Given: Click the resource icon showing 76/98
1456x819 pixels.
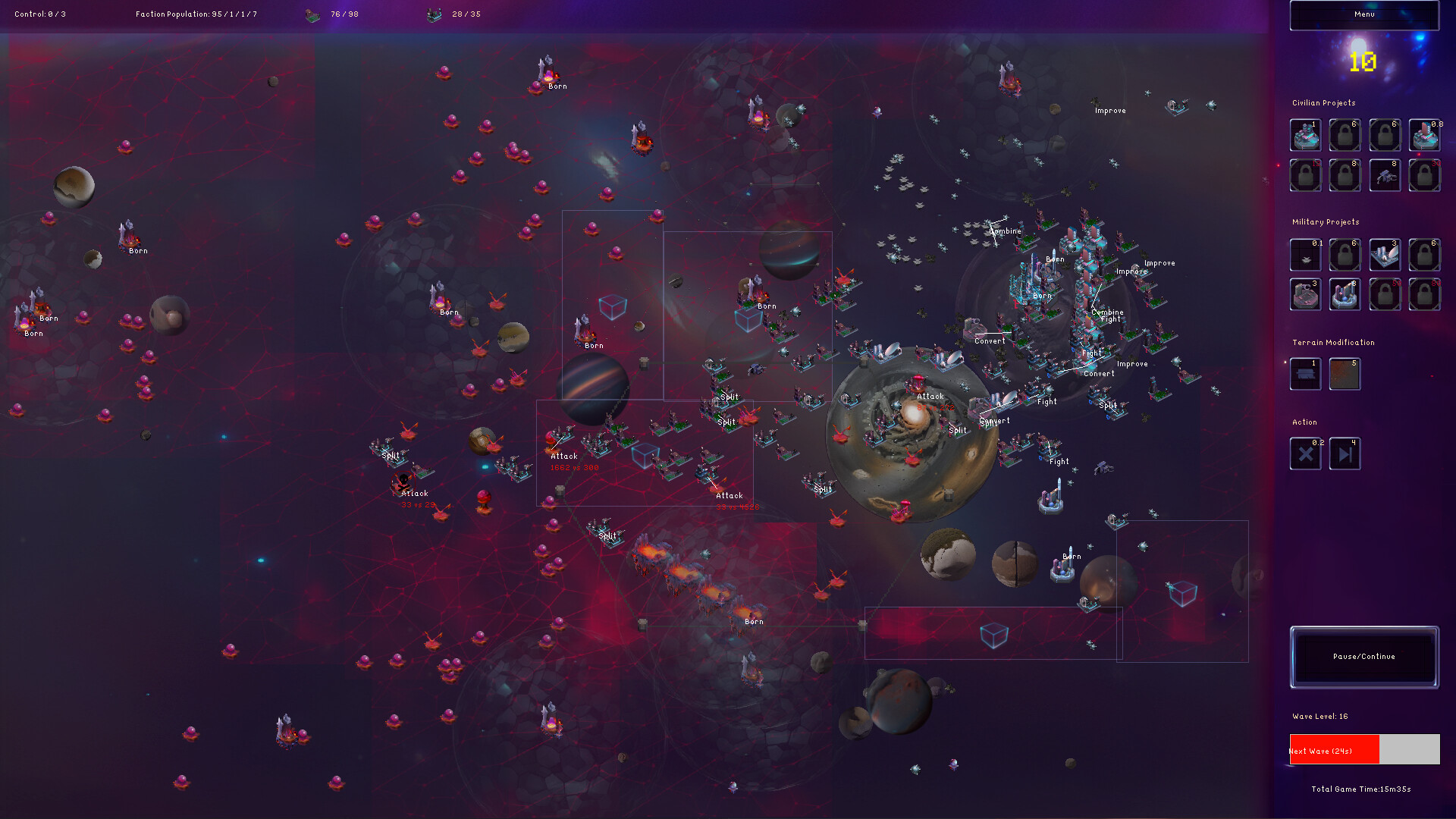Looking at the screenshot, I should pyautogui.click(x=312, y=14).
